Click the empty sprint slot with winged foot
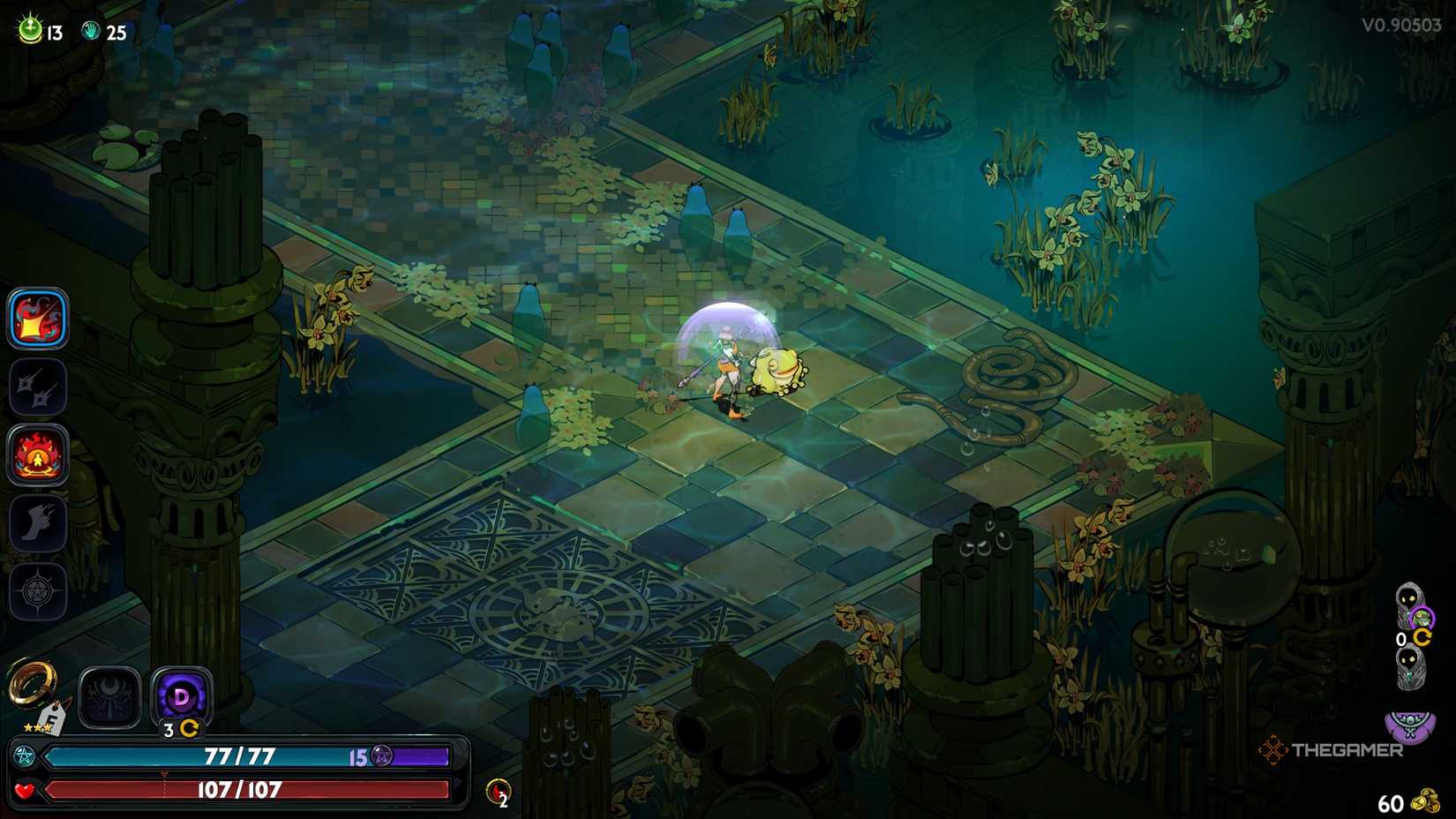 pyautogui.click(x=38, y=523)
